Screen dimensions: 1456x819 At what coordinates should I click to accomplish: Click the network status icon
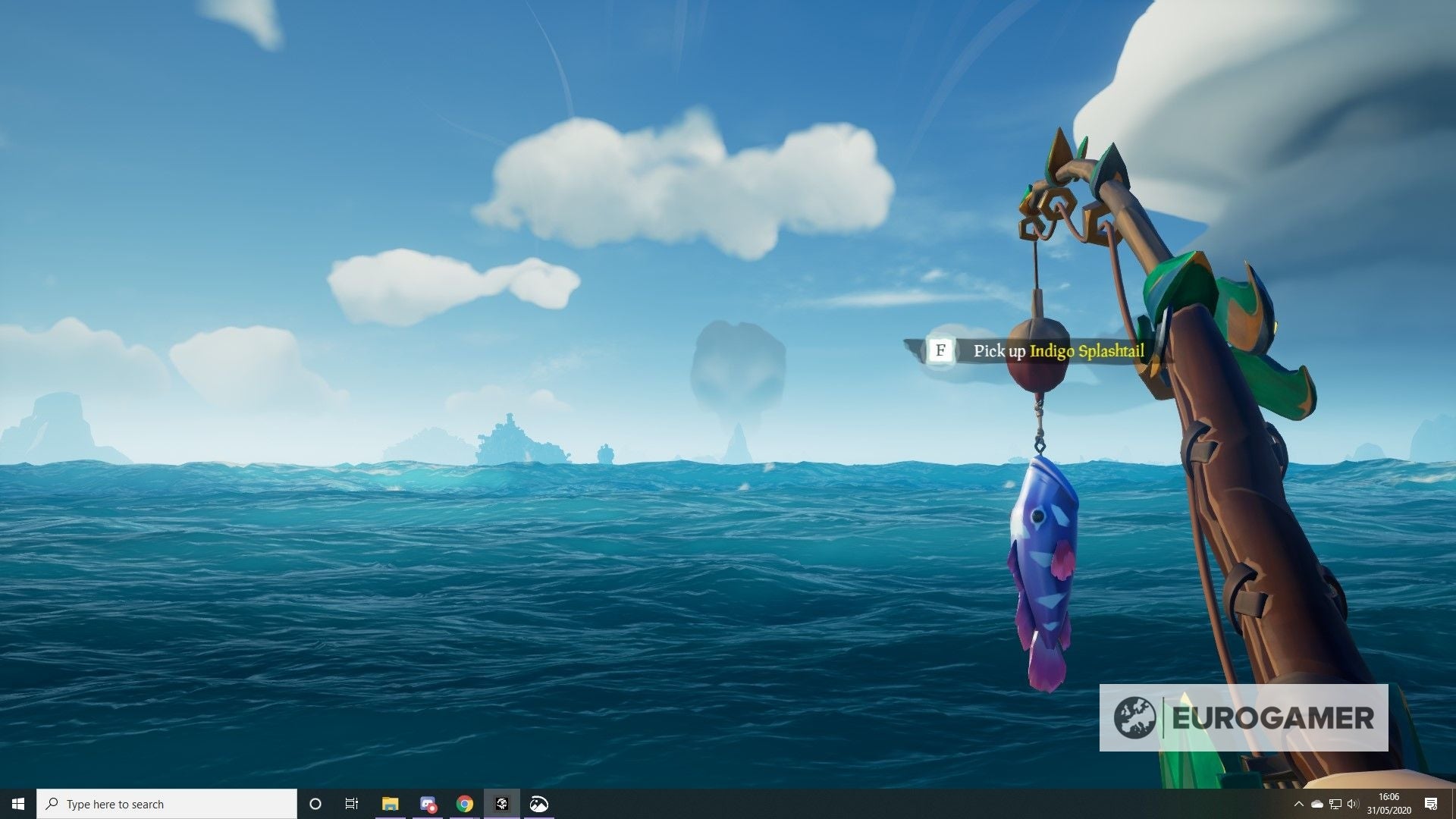(1336, 804)
